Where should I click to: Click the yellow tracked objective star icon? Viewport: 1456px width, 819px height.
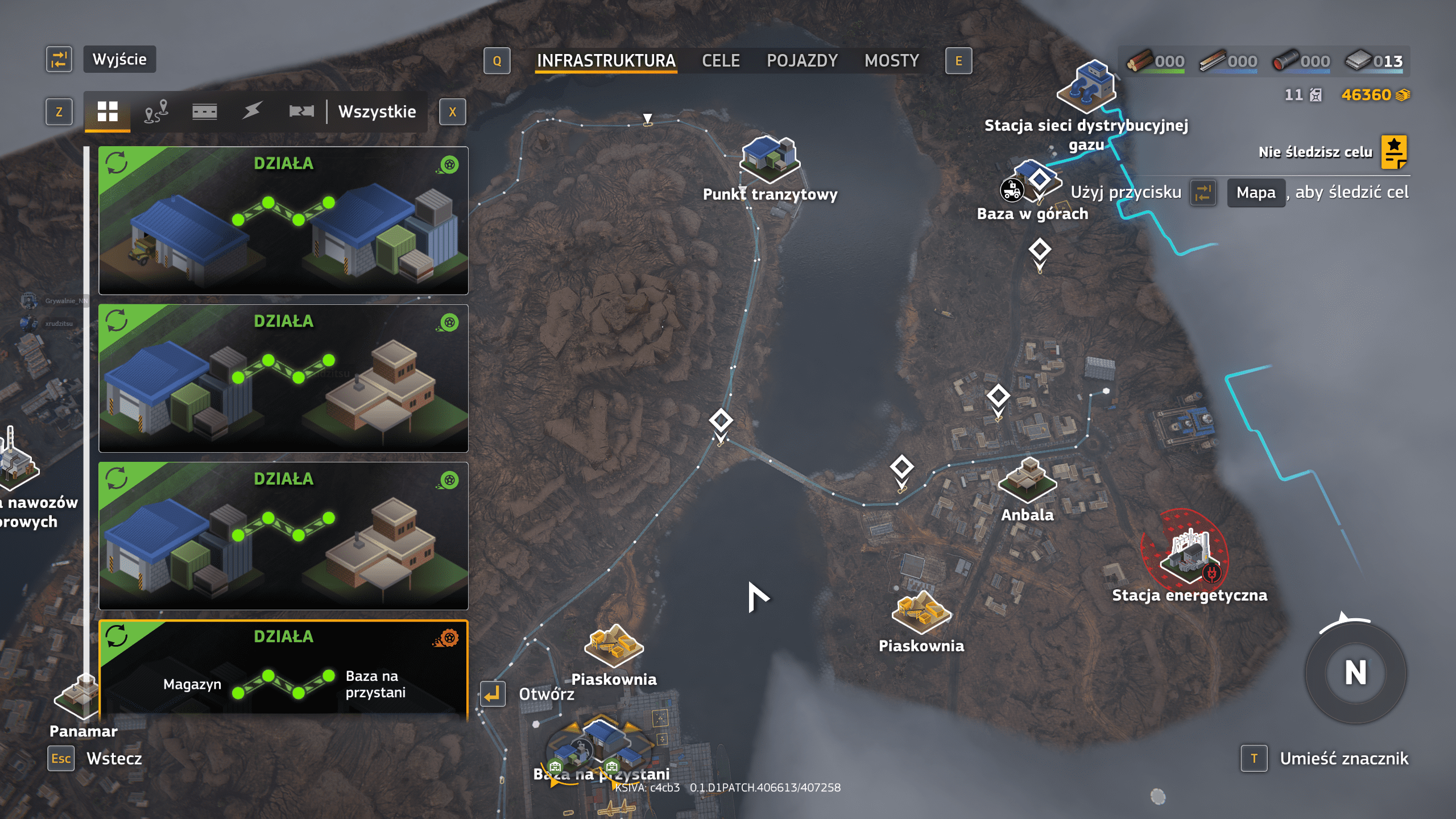[1394, 152]
